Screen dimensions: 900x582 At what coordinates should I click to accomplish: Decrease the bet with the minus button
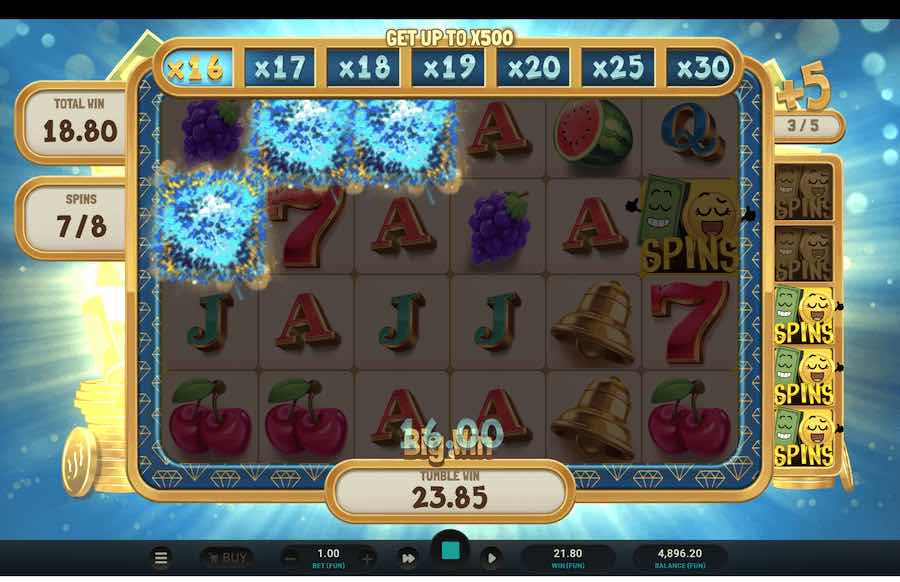(290, 558)
